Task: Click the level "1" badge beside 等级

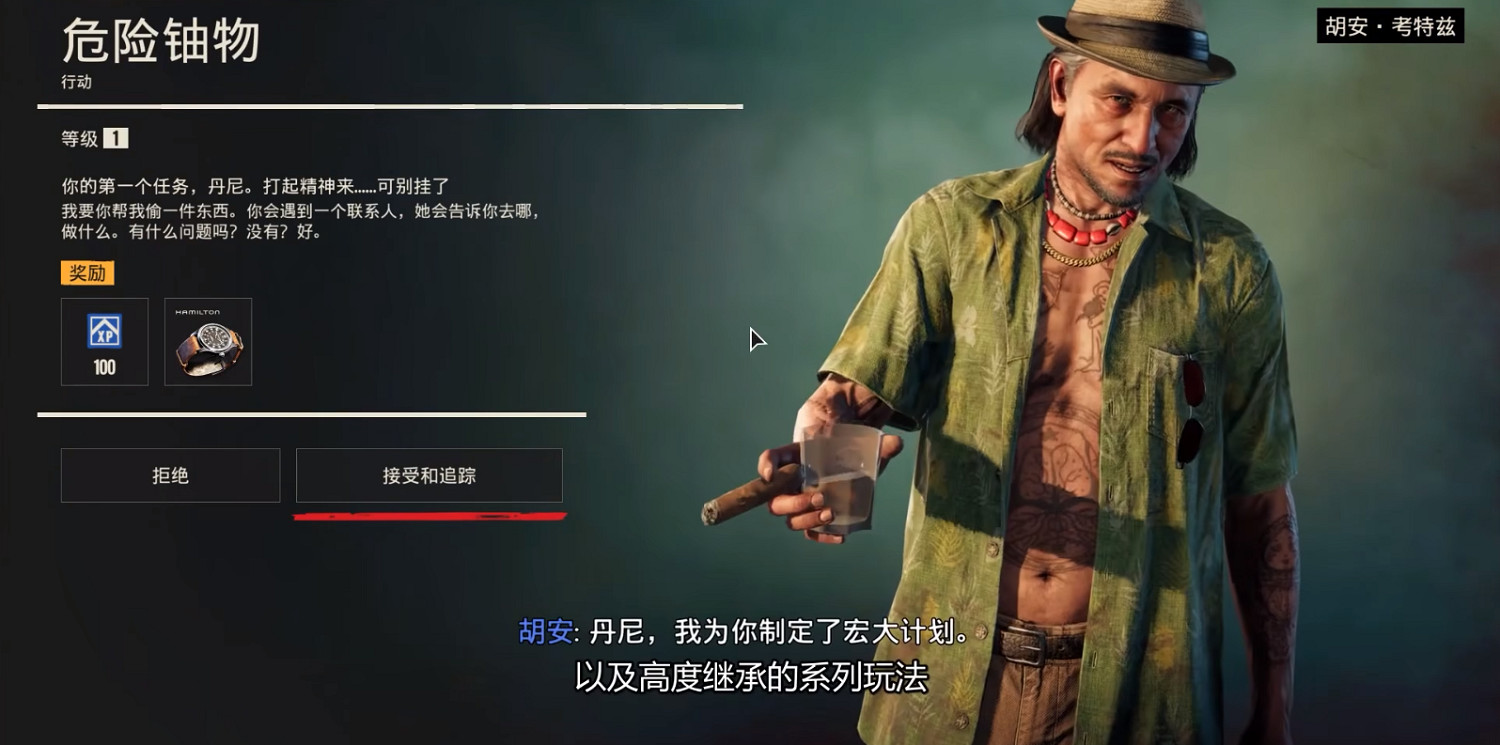Action: [x=117, y=139]
